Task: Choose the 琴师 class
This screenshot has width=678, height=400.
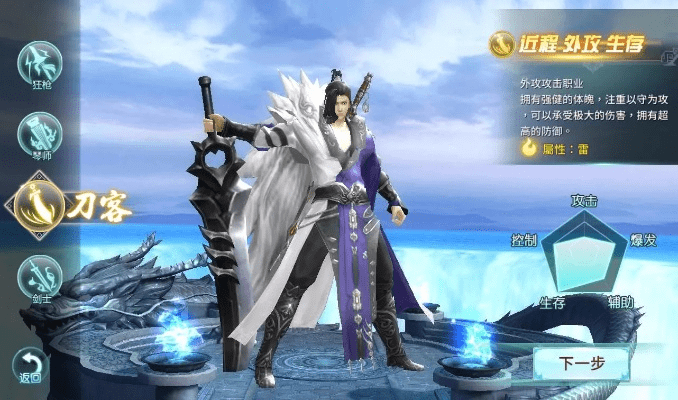Action: [x=40, y=135]
